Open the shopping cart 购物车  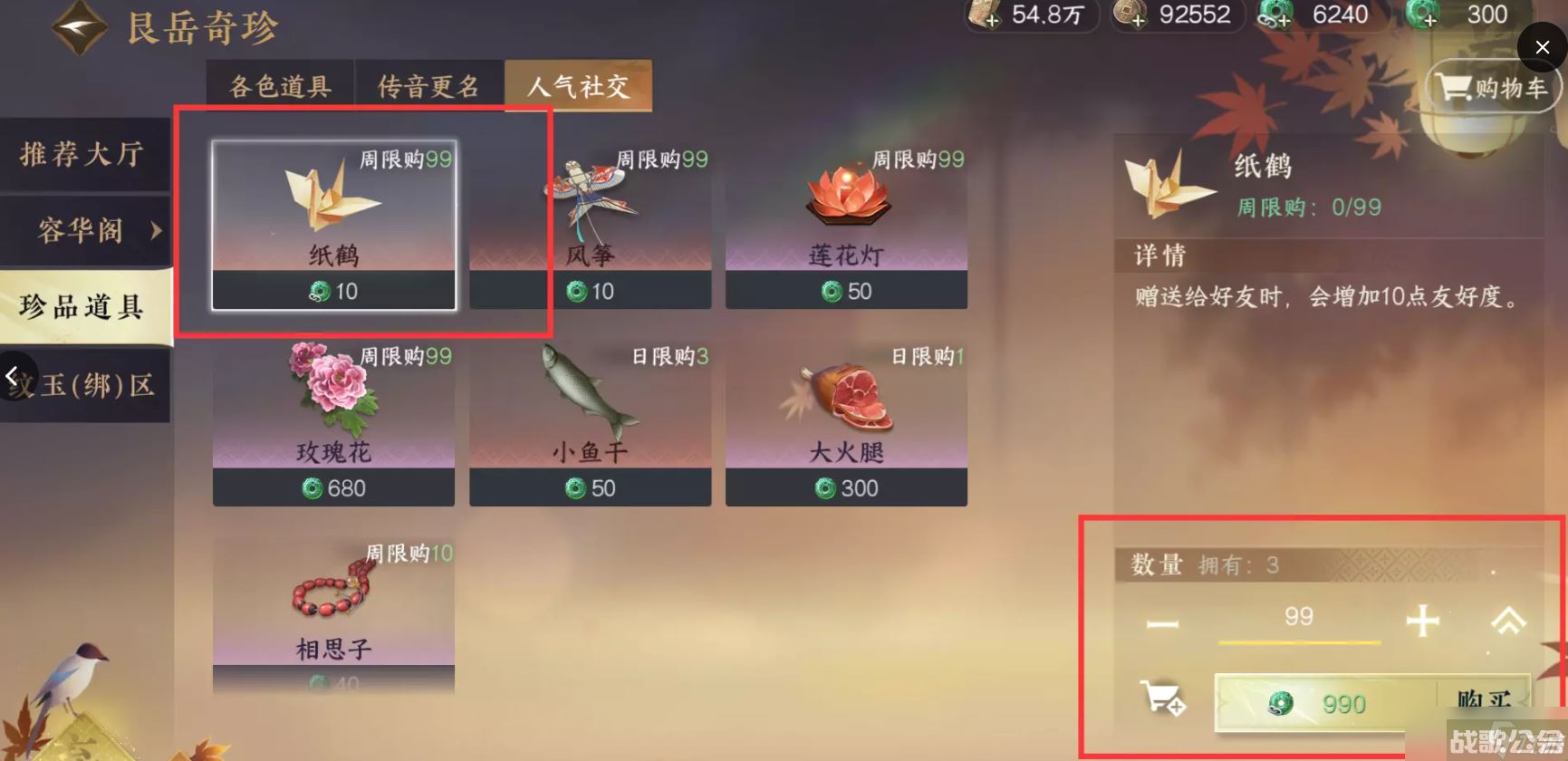click(x=1491, y=86)
